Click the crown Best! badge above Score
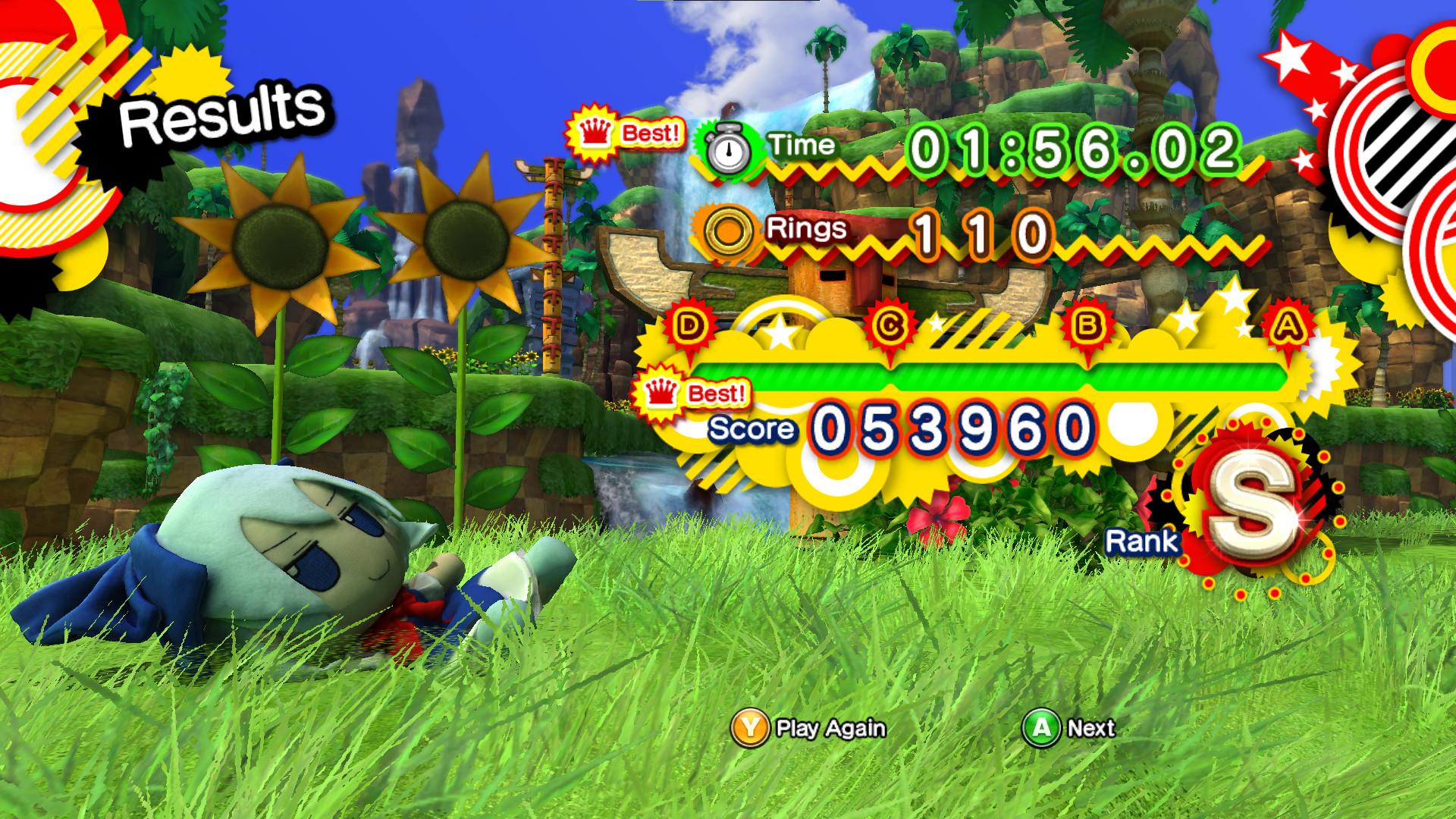 click(x=693, y=393)
